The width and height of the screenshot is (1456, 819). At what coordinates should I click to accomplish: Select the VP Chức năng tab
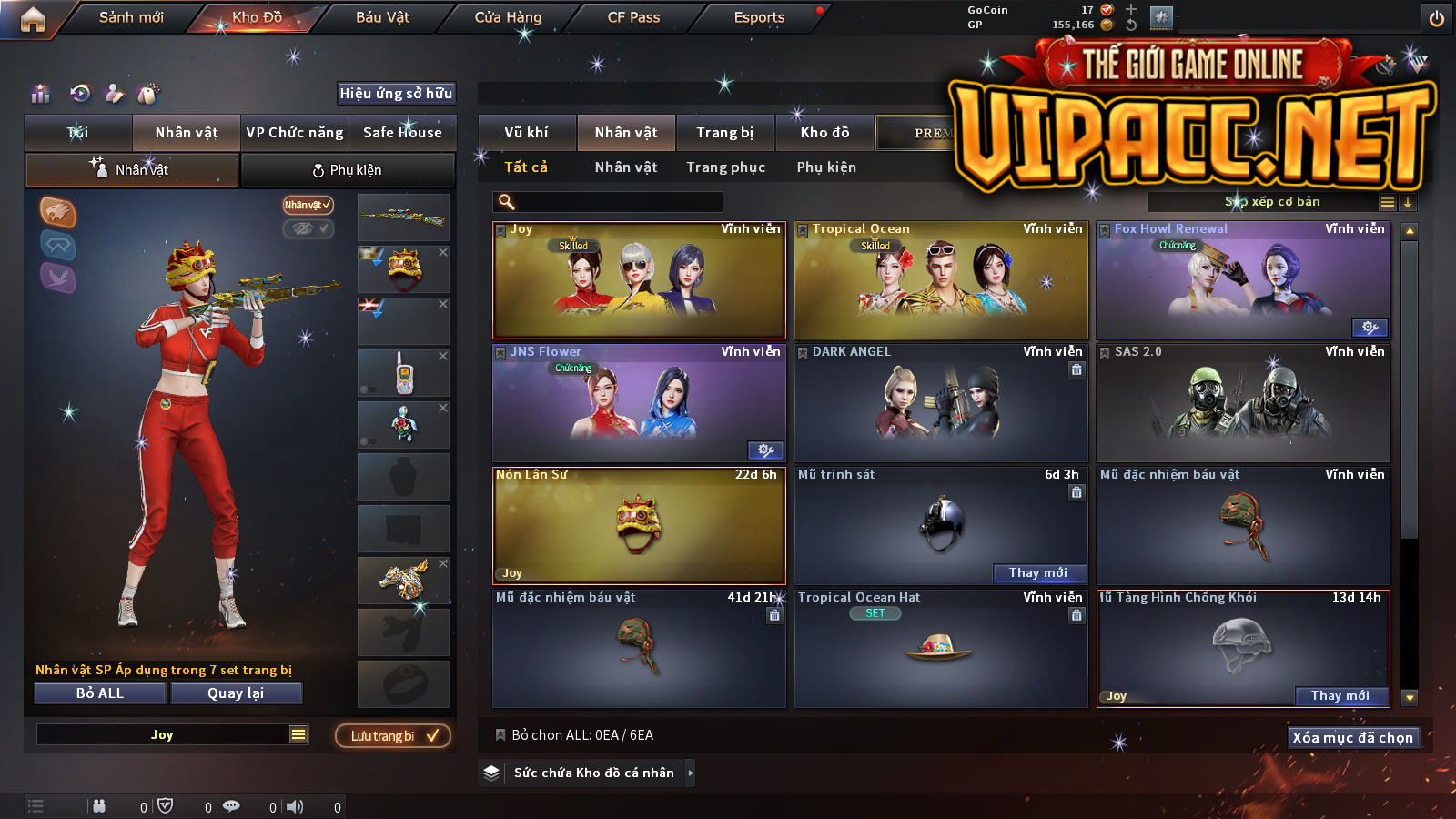(295, 133)
